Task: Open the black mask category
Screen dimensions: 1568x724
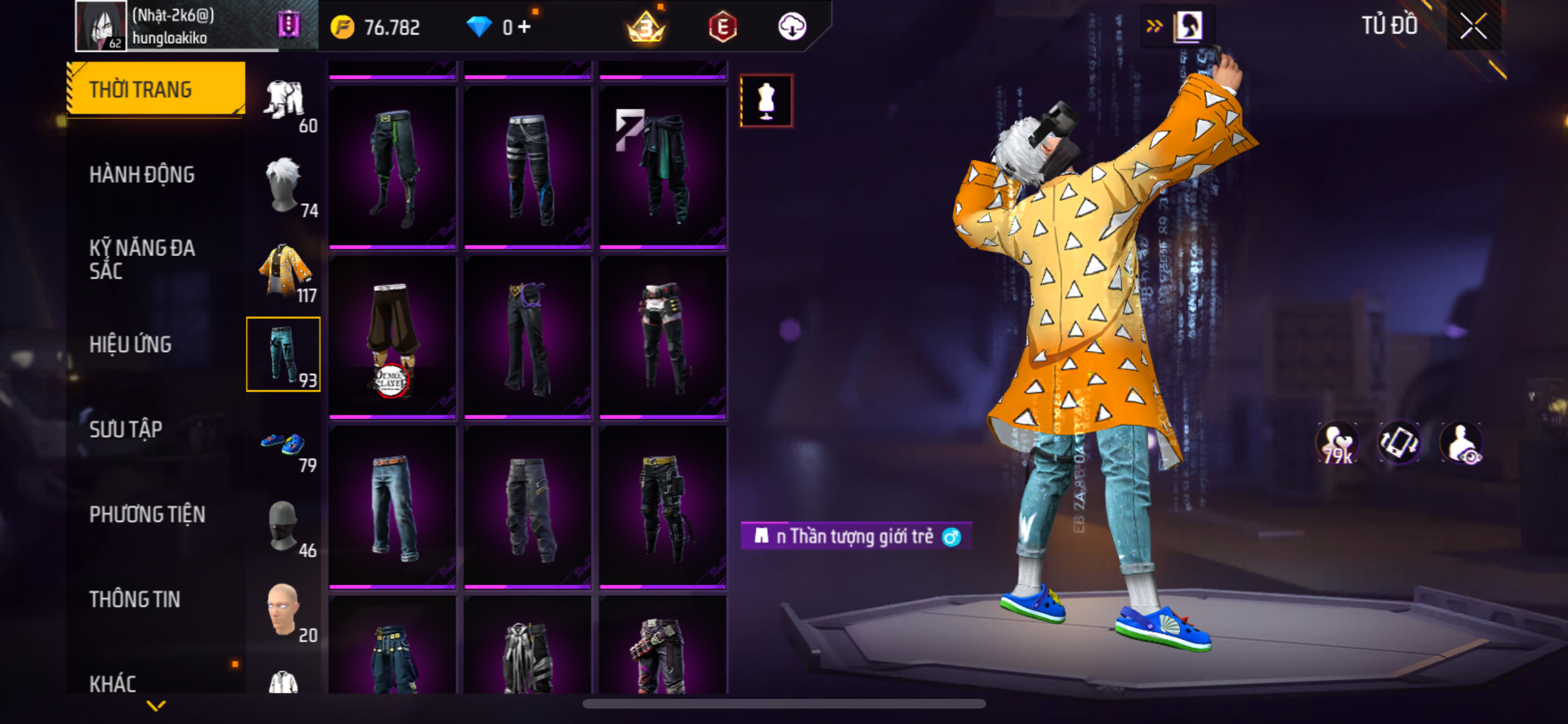Action: tap(284, 526)
